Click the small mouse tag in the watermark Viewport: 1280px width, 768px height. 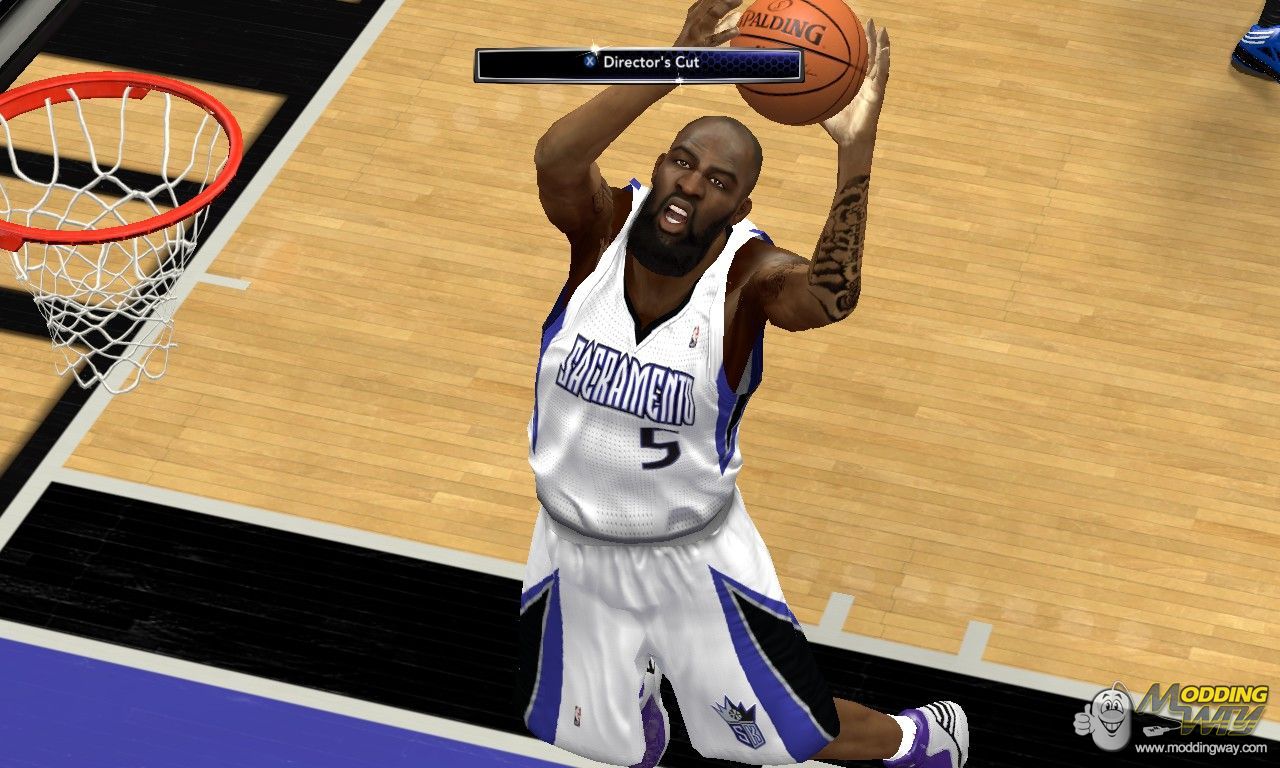tap(1155, 729)
